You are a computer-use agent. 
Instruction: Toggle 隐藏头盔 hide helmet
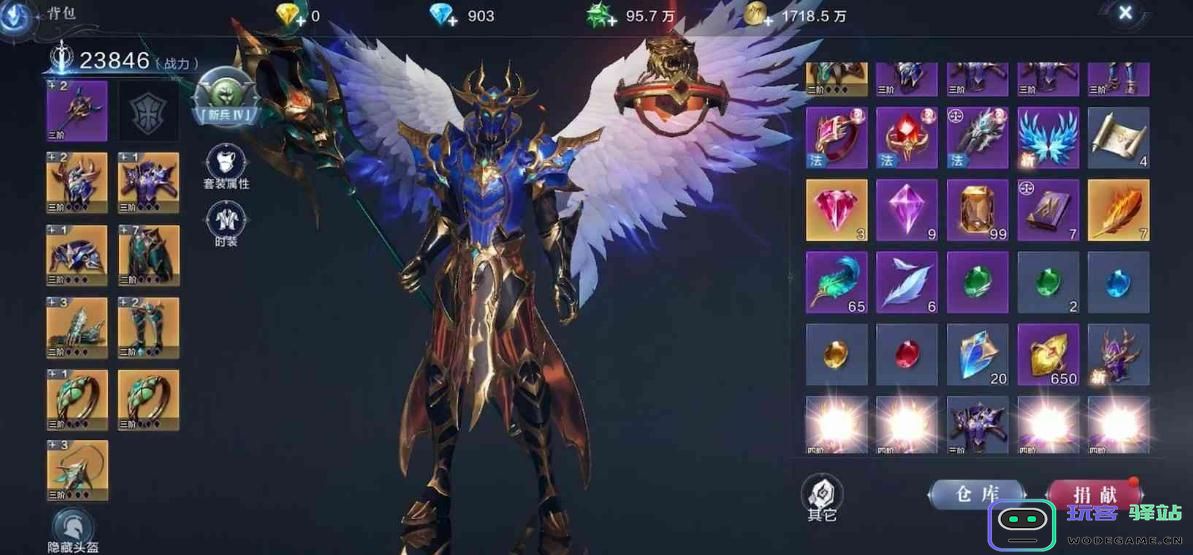73,529
